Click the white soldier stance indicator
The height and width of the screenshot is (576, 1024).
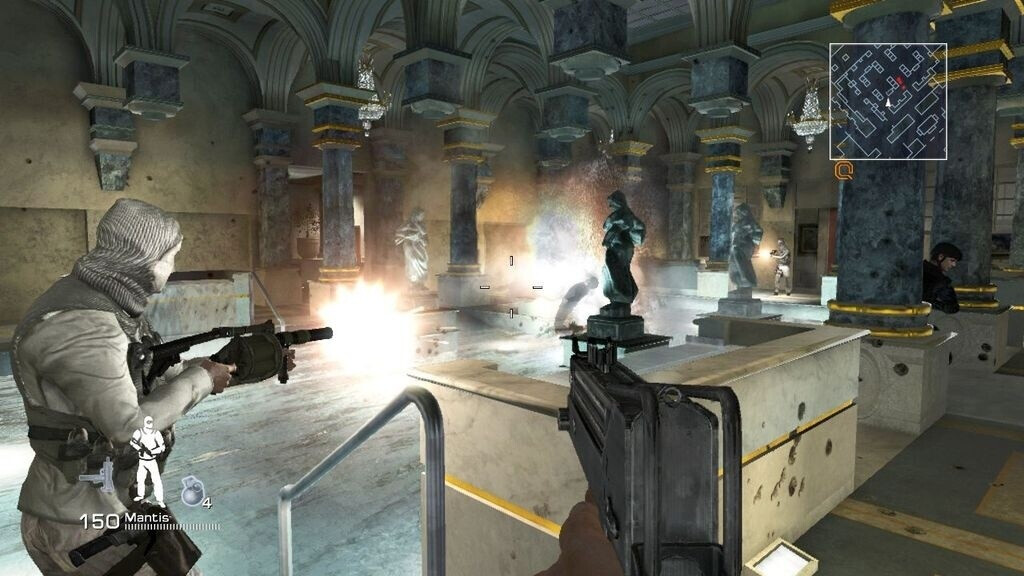tap(148, 460)
